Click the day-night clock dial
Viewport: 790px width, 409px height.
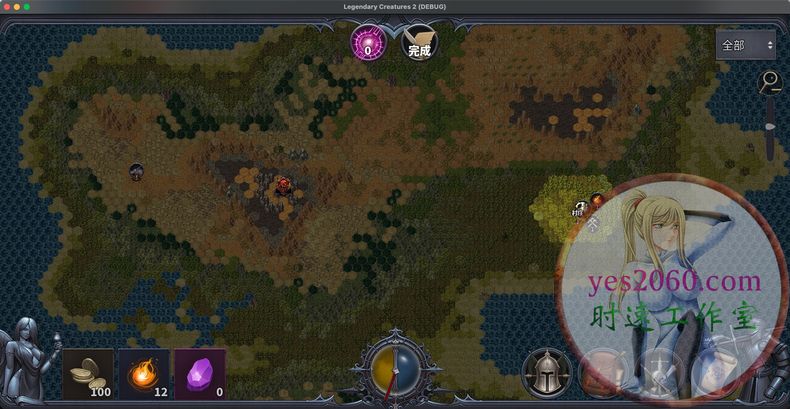394,370
